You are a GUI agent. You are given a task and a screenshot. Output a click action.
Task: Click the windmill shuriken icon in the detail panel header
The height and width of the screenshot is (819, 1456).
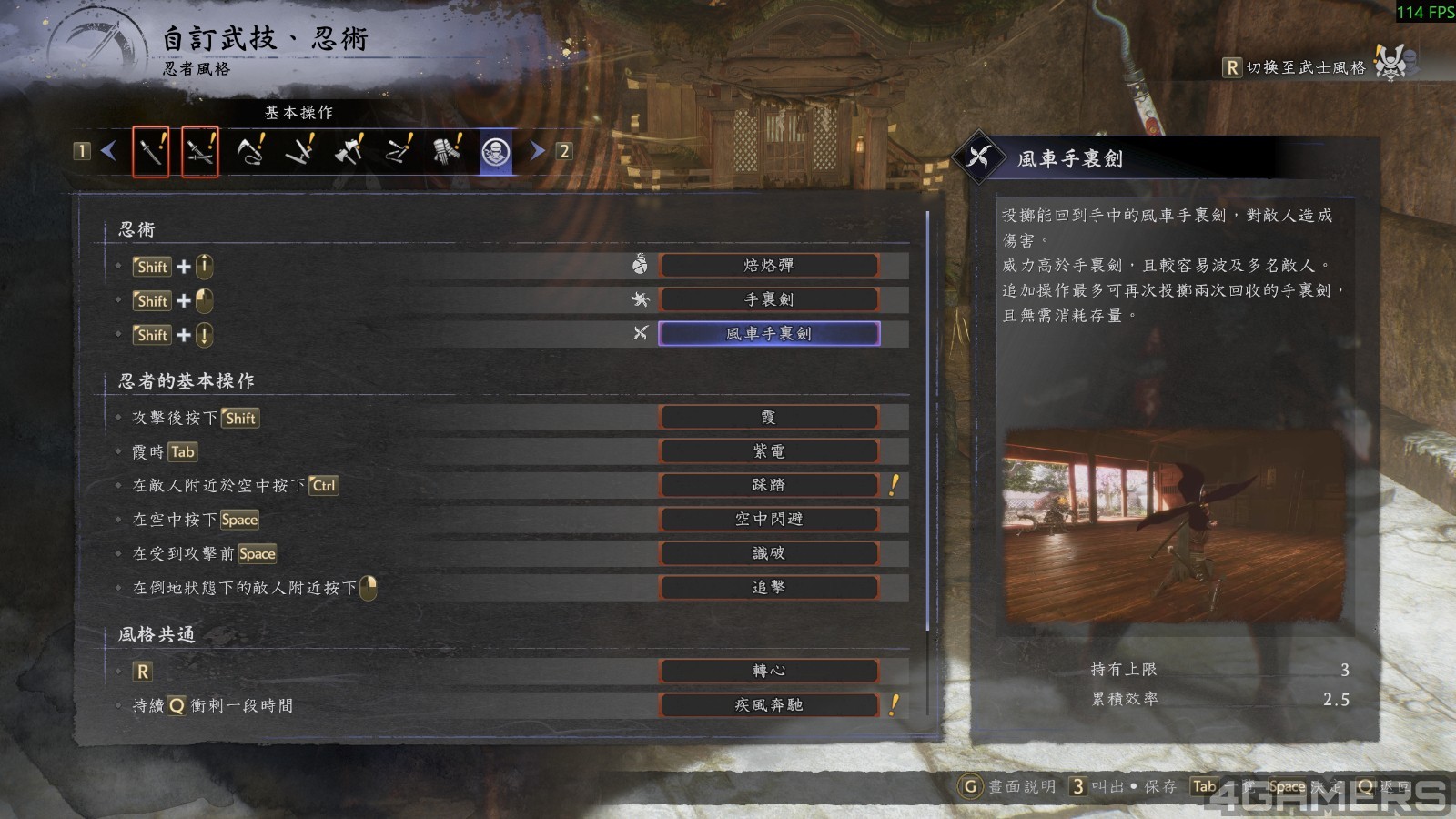pos(978,155)
